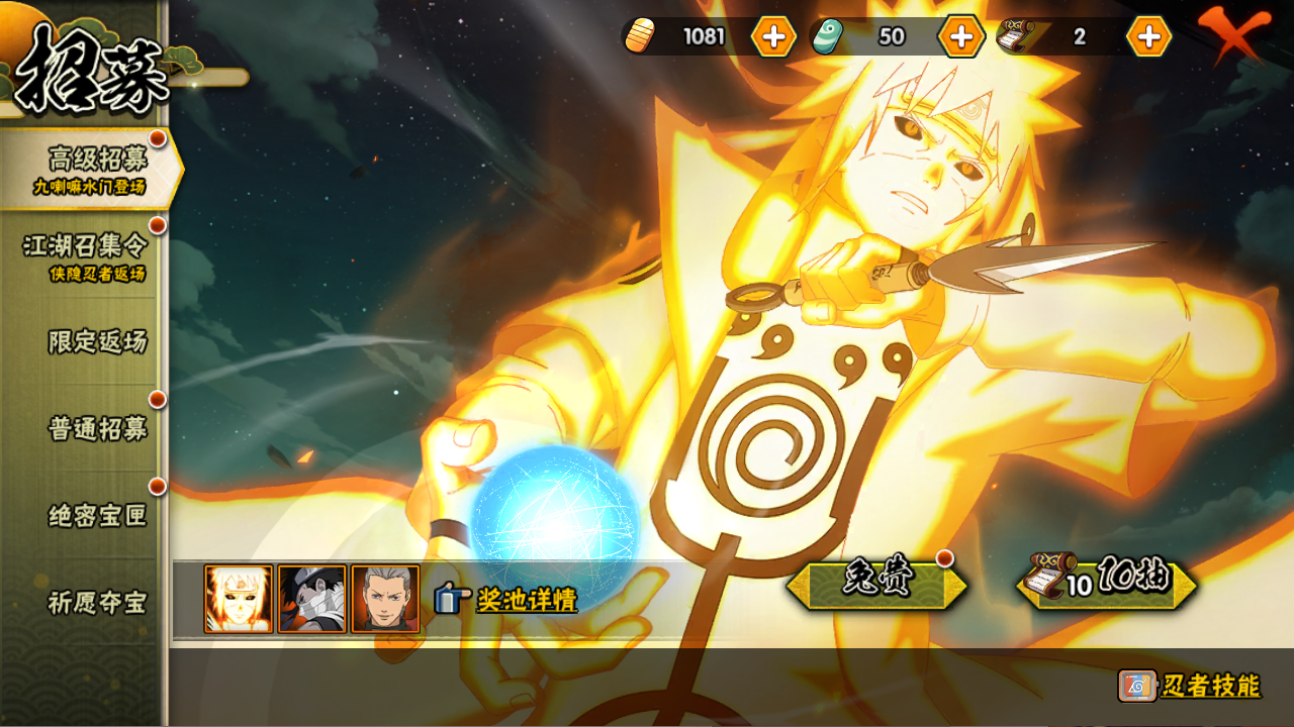
Task: Switch to 普通招募 recruitment
Action: tap(97, 428)
